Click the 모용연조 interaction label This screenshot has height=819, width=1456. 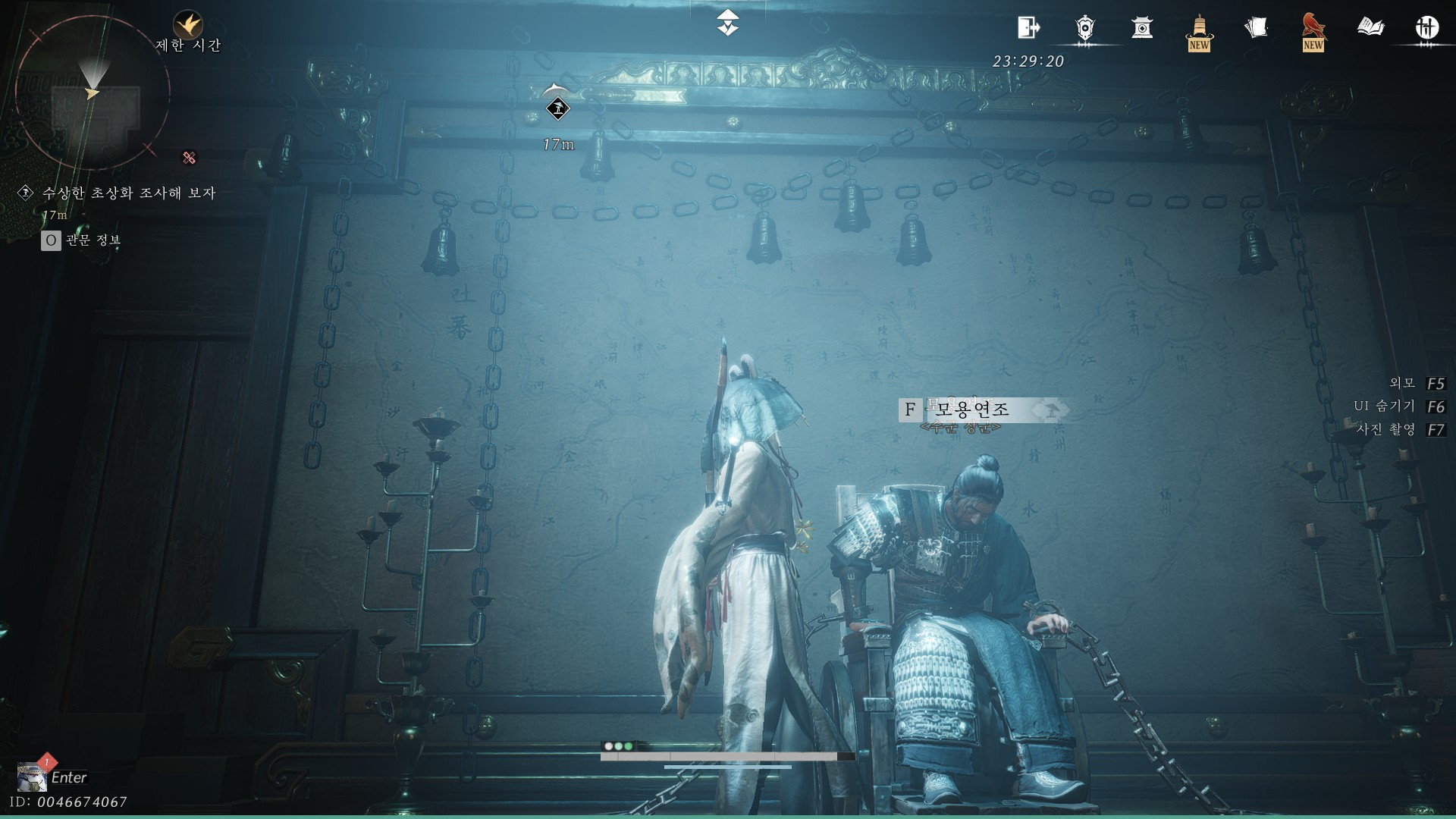click(x=972, y=410)
